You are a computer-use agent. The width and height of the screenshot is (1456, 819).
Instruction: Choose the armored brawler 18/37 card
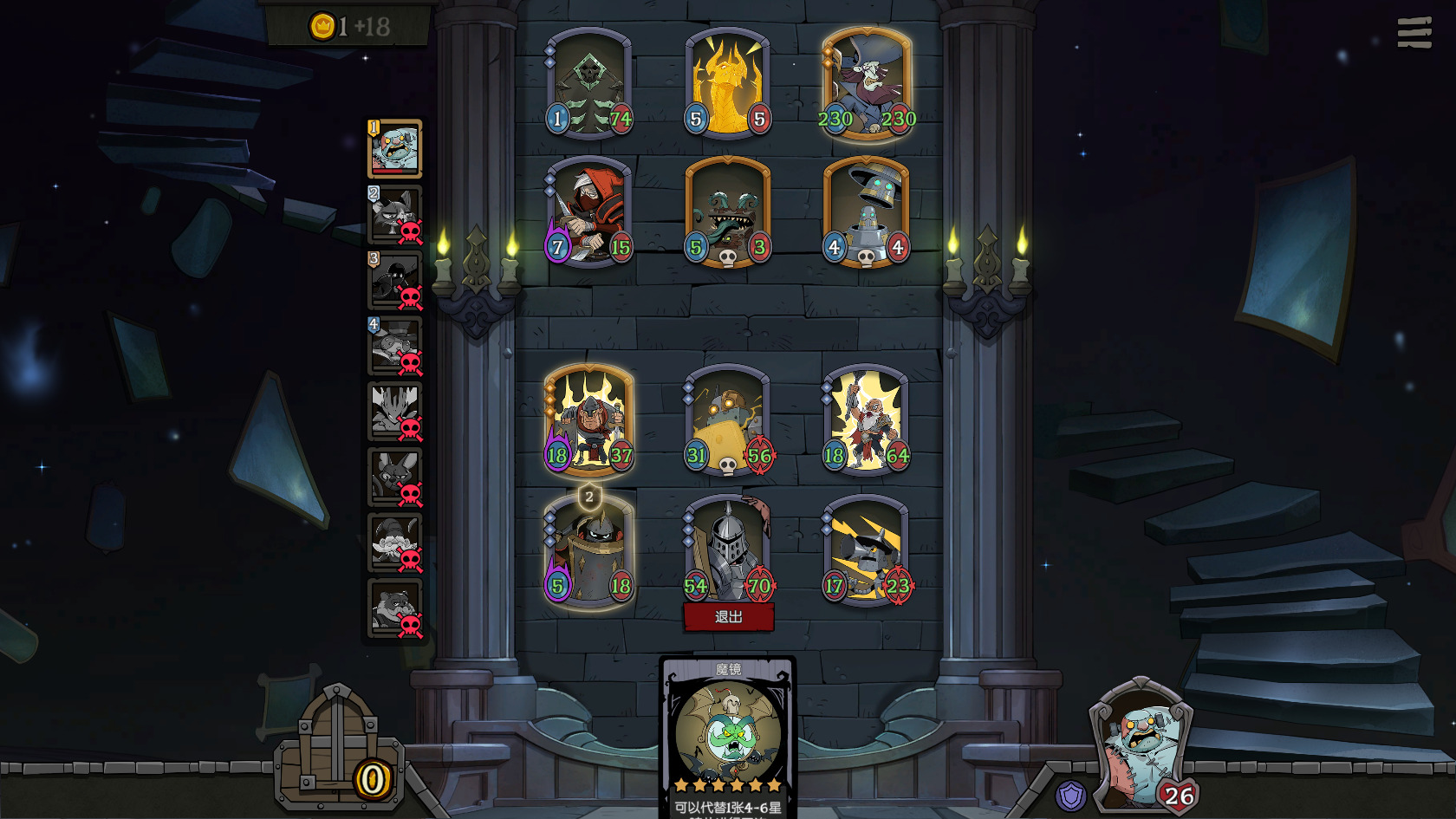point(589,420)
